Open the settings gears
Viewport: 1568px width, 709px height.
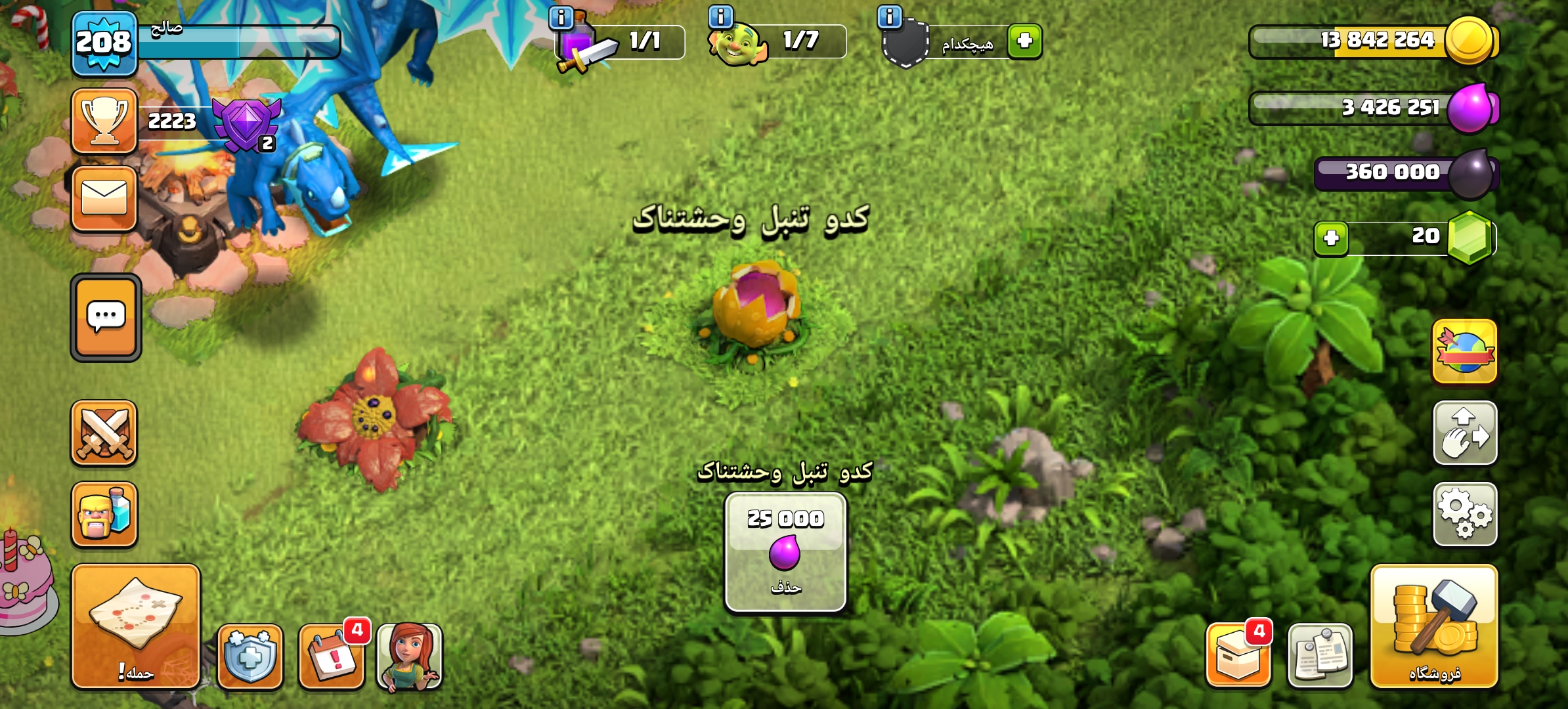click(1465, 515)
